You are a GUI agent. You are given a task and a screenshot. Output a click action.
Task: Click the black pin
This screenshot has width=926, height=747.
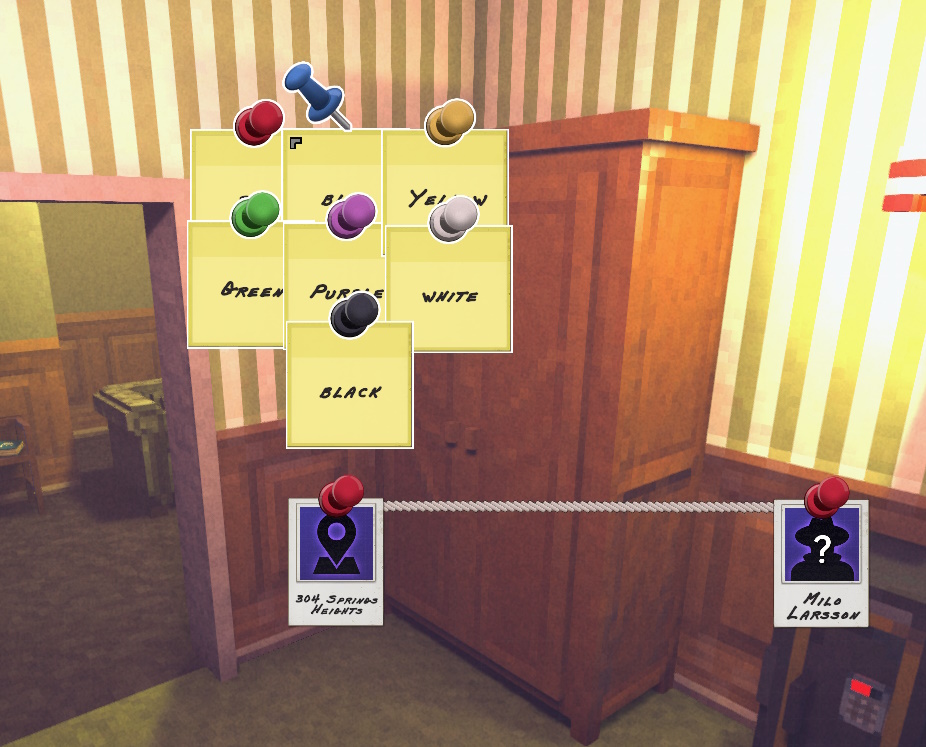tap(353, 314)
